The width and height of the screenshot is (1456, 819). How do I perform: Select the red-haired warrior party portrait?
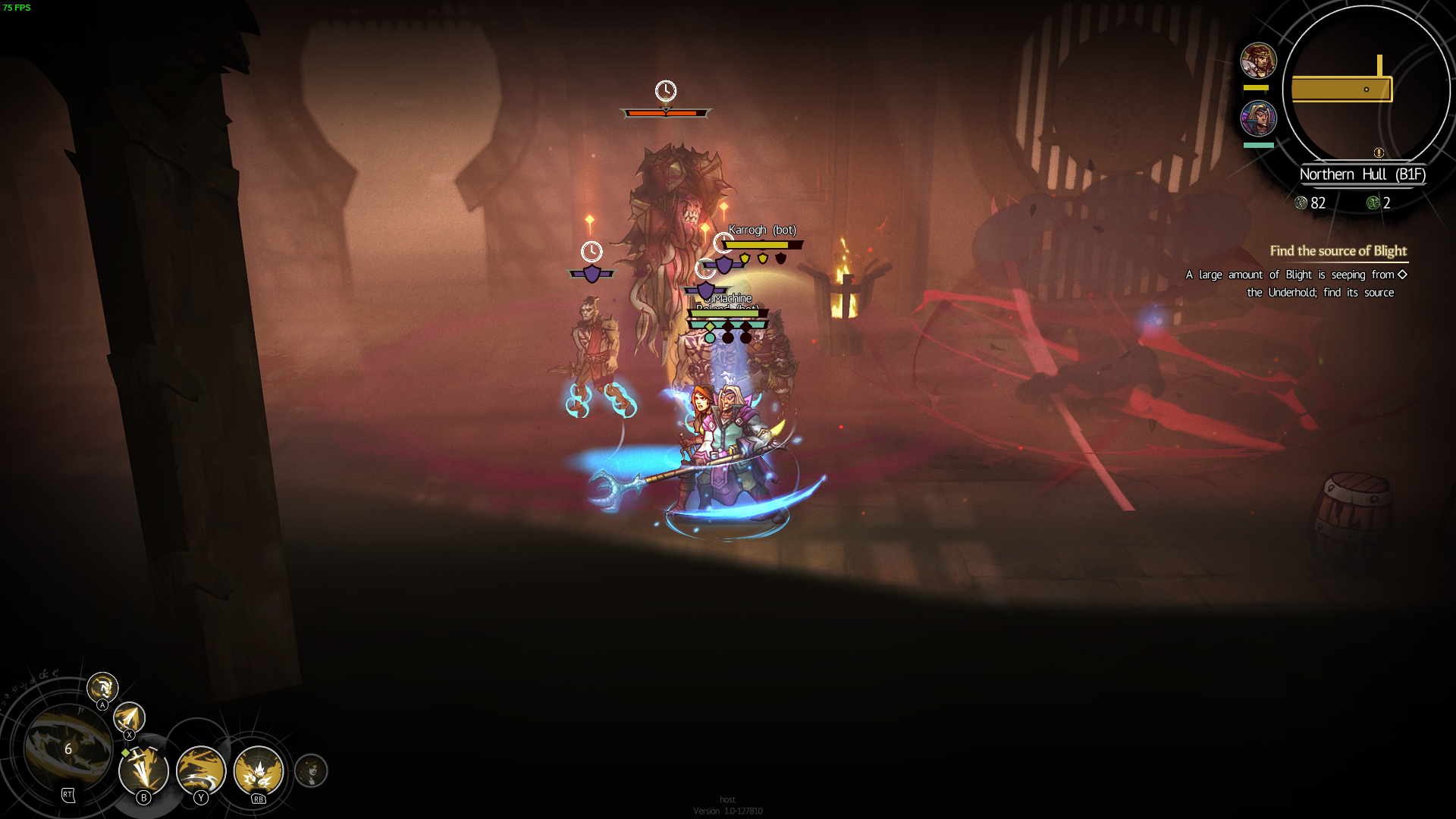click(x=1258, y=61)
